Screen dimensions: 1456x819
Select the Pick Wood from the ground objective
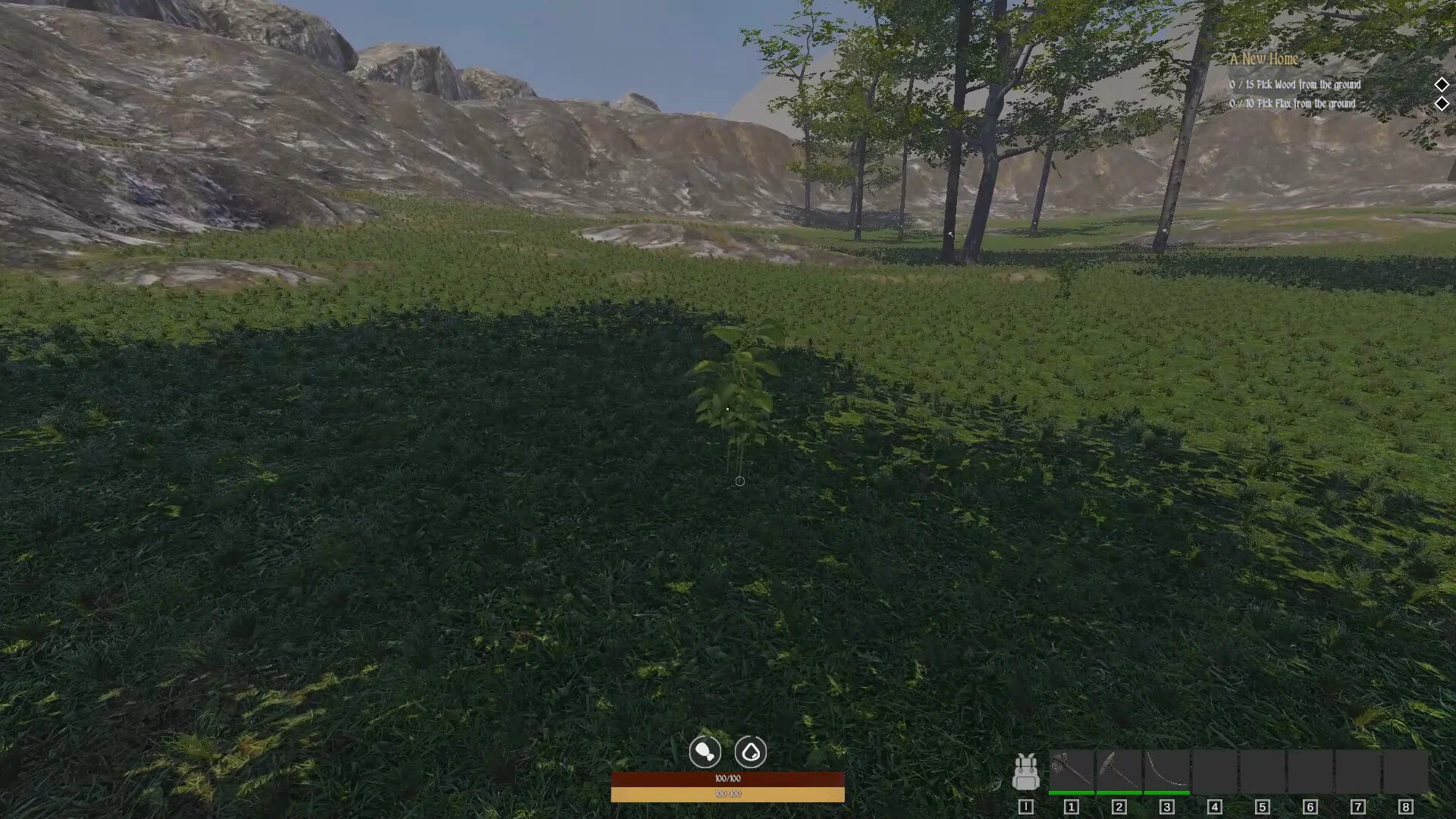1295,85
